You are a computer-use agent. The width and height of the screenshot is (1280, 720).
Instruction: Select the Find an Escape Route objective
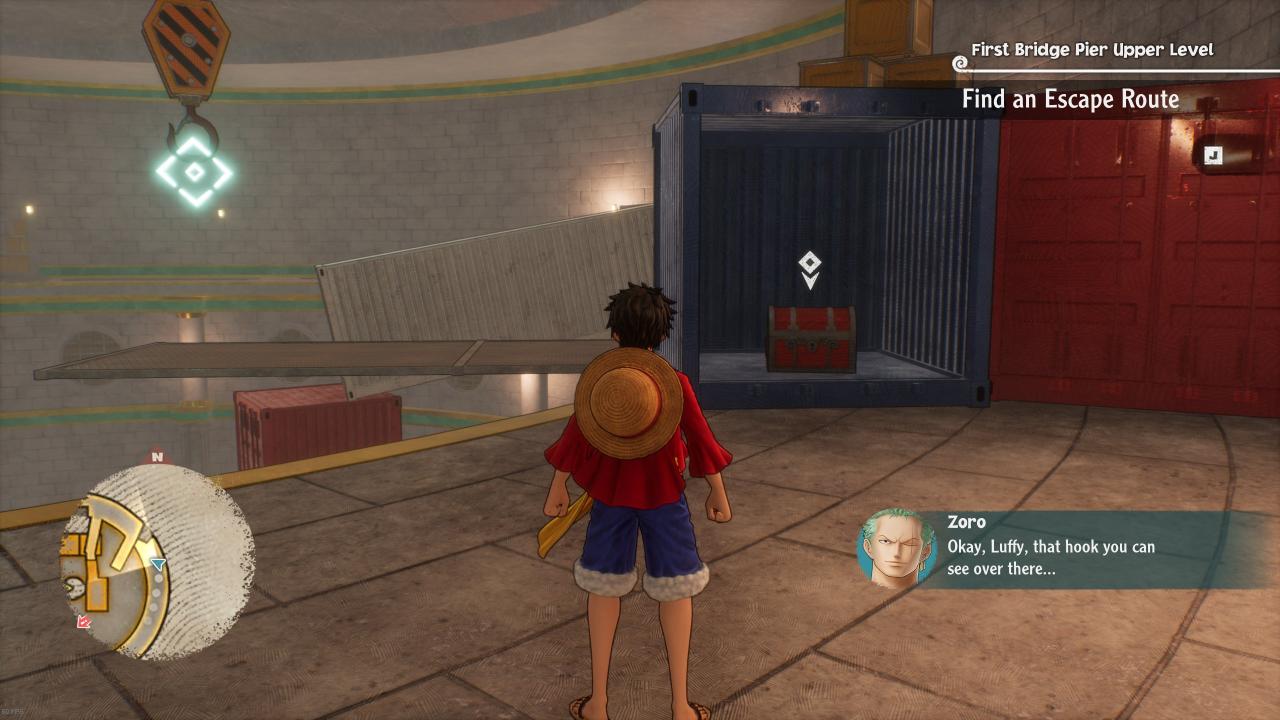pos(1070,99)
